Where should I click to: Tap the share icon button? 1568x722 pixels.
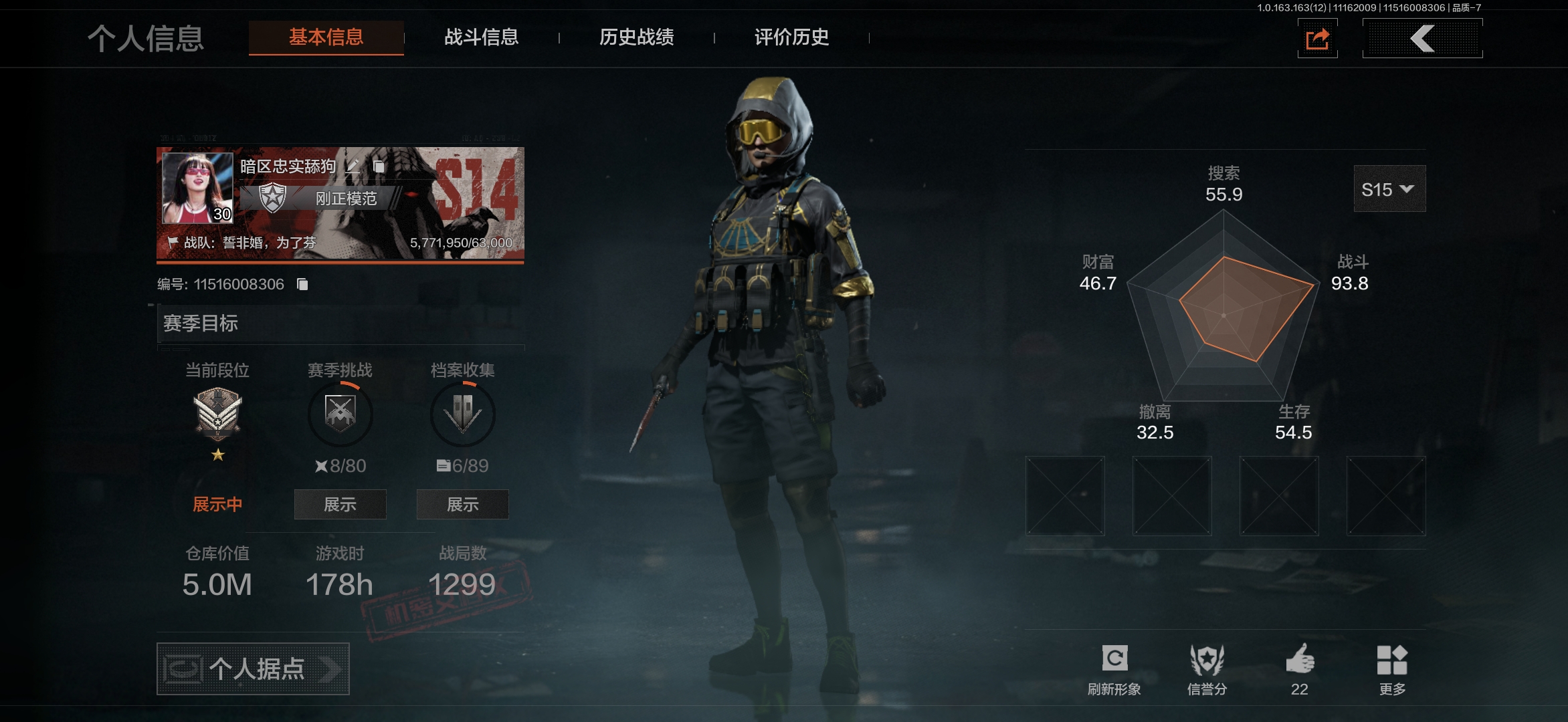(1317, 39)
